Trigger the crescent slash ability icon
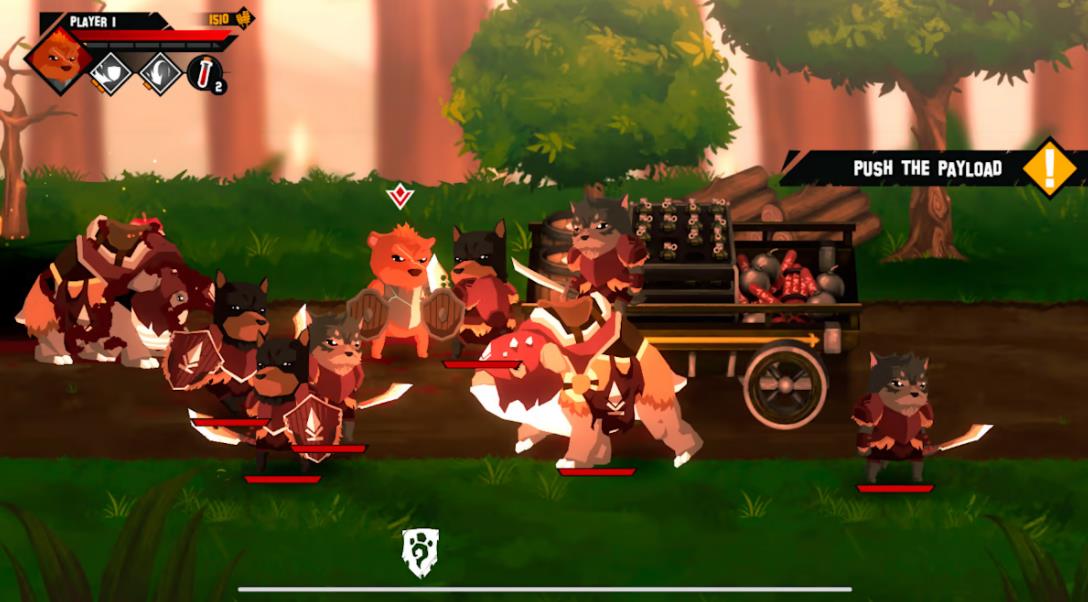The image size is (1088, 602). click(158, 73)
